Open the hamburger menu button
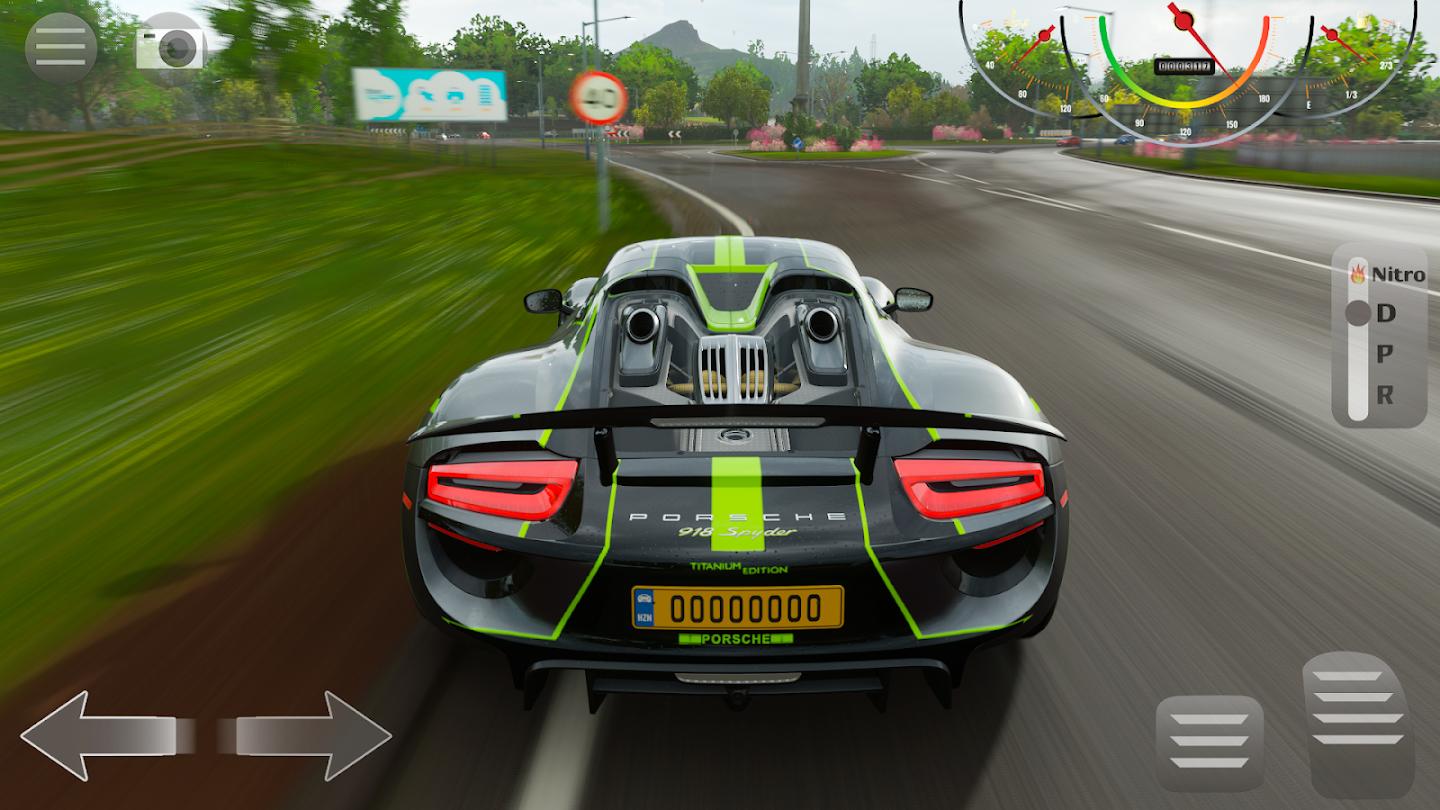The image size is (1440, 810). (61, 47)
